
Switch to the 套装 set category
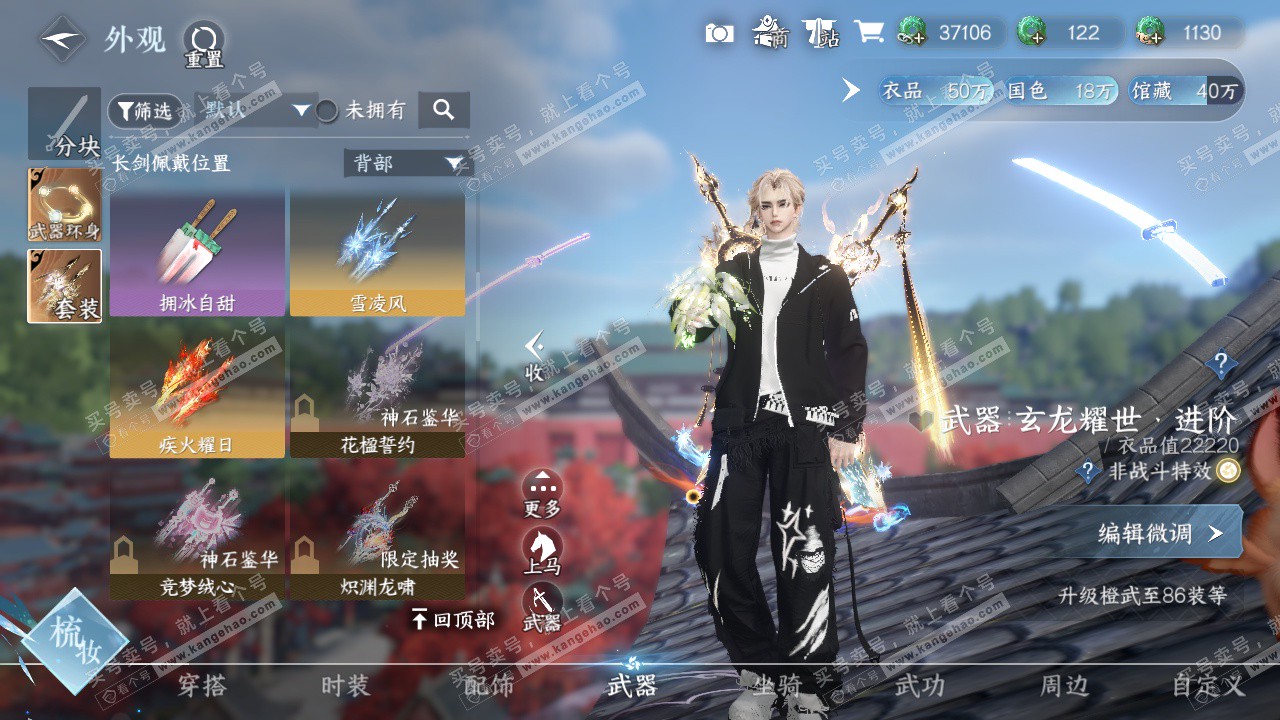pyautogui.click(x=65, y=286)
